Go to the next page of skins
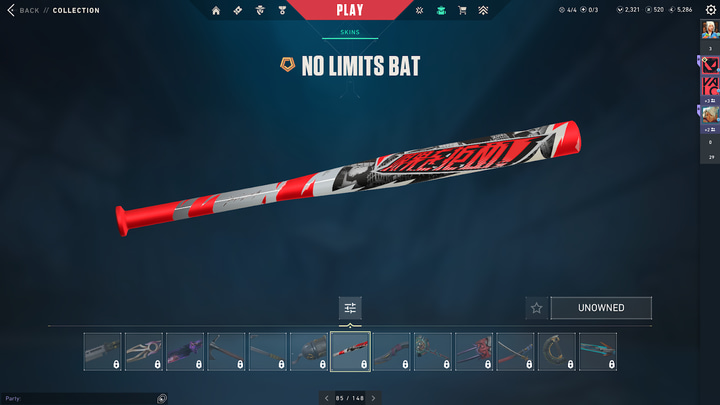Image resolution: width=720 pixels, height=405 pixels. point(374,398)
